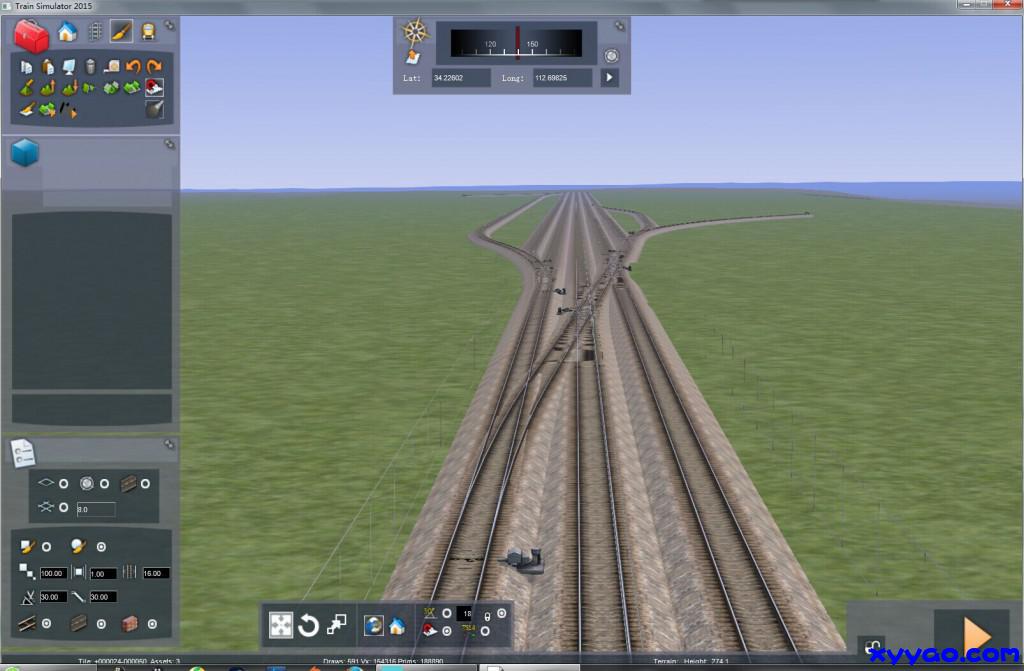Edit the Long coordinate field
This screenshot has height=671, width=1024.
(563, 77)
